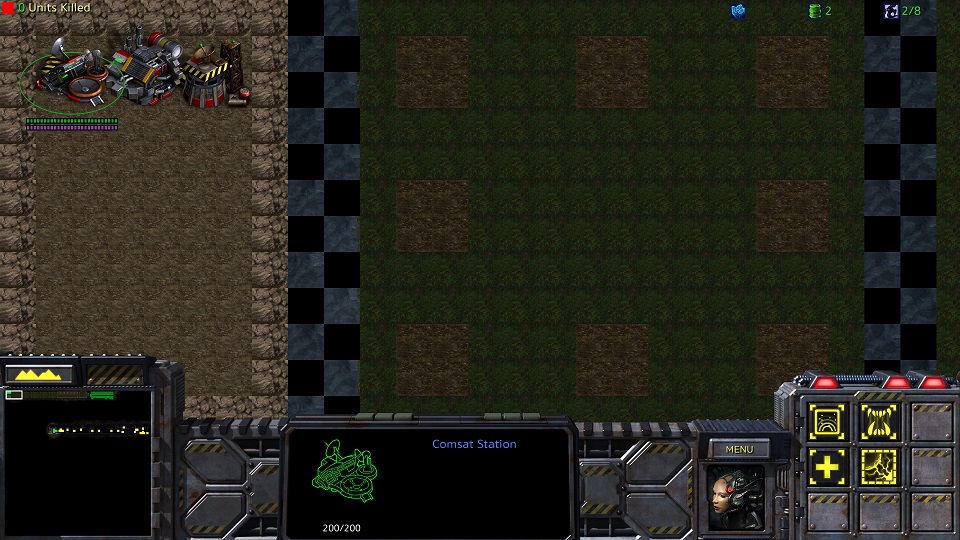This screenshot has height=540, width=960.
Task: Activate the Scanner Sweep ability icon
Action: tap(828, 423)
